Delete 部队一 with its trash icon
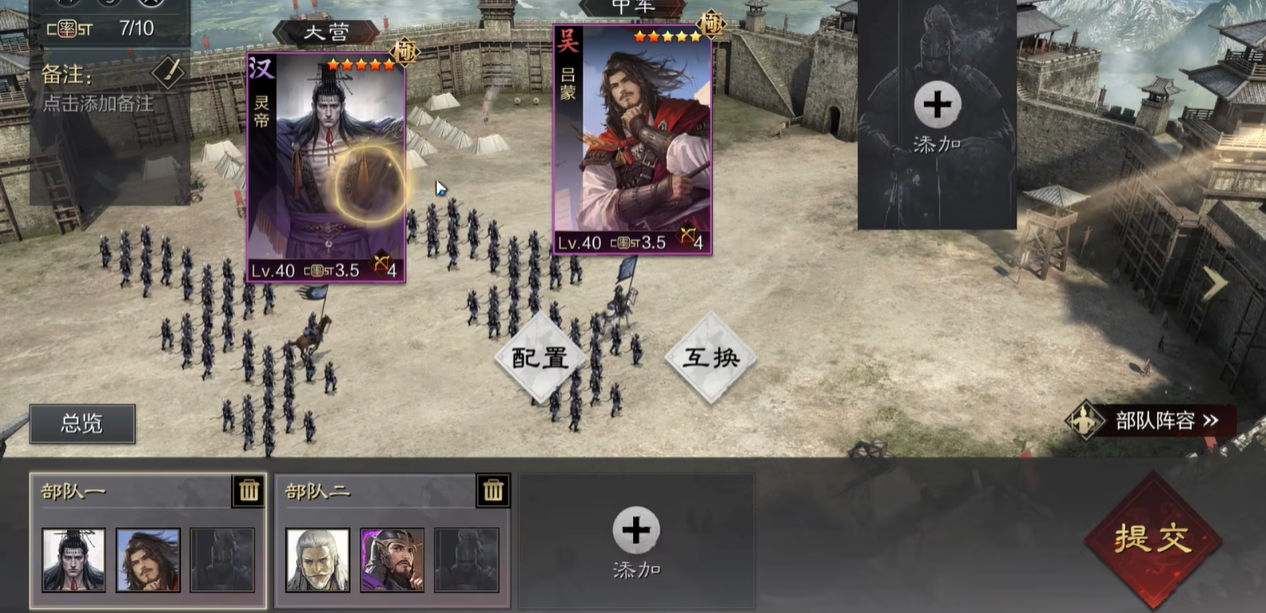Viewport: 1266px width, 613px height. click(249, 490)
